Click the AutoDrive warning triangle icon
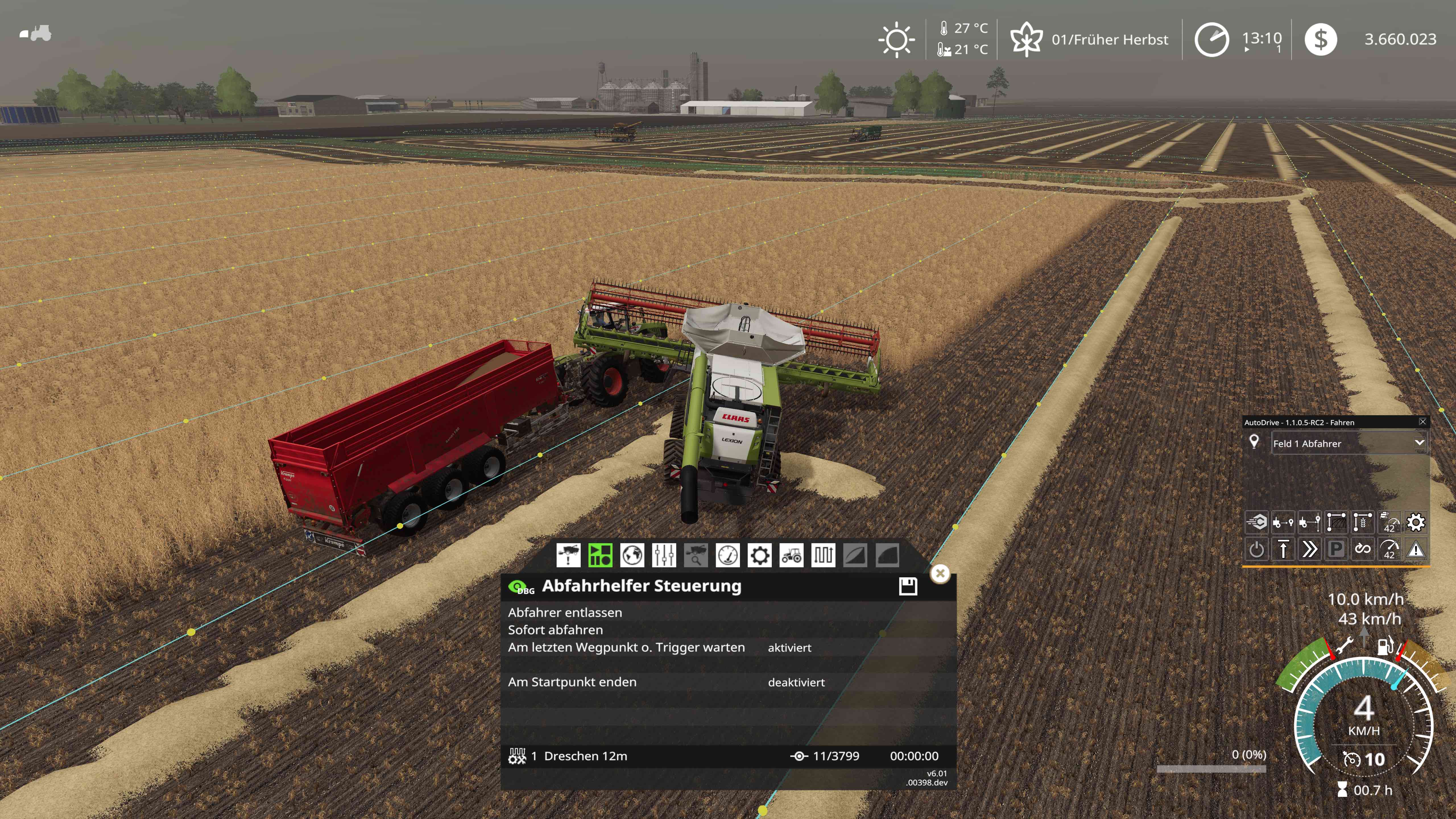 pyautogui.click(x=1416, y=549)
